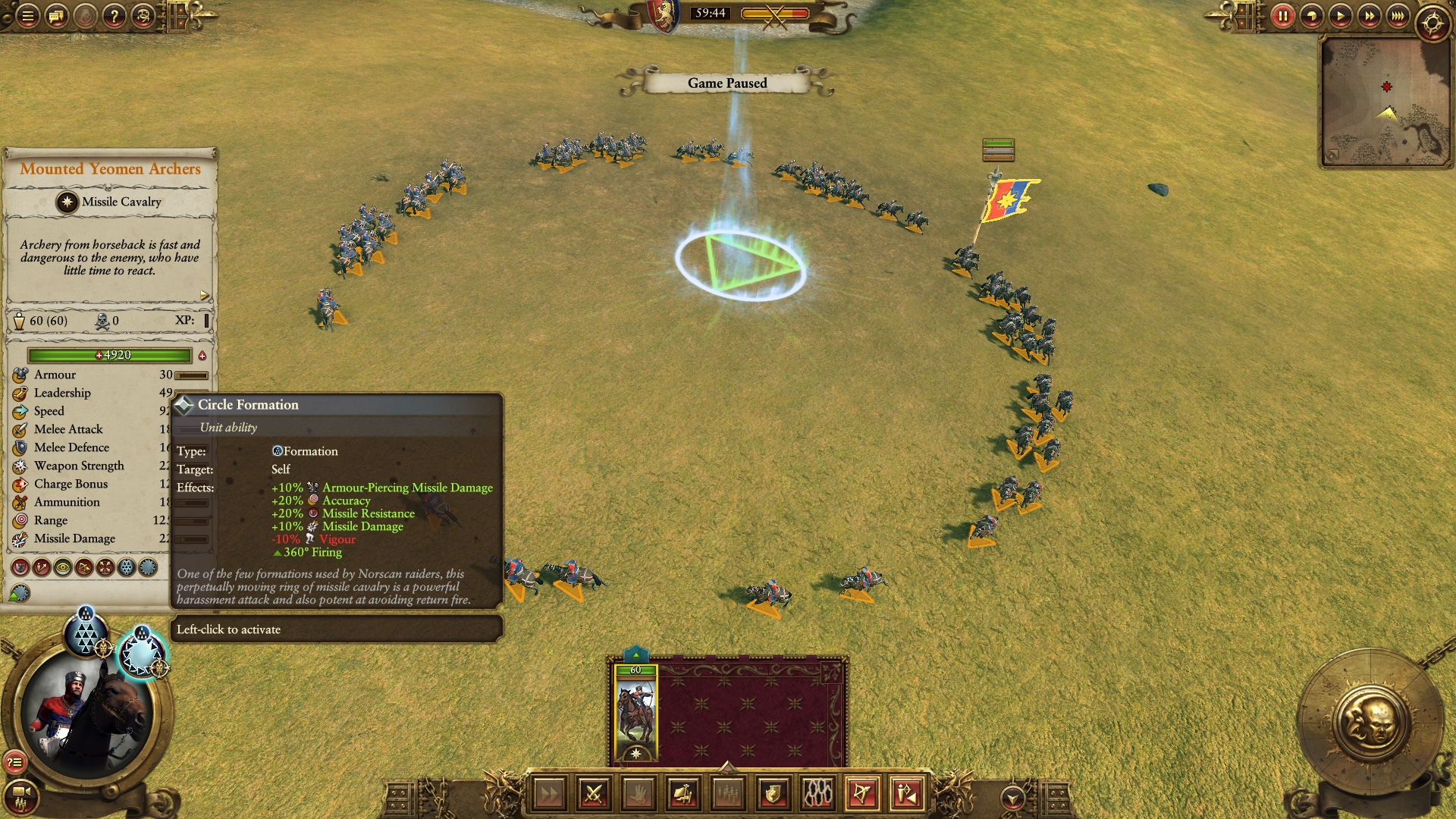Set slow motion game speed
1456x819 pixels.
point(1311,15)
